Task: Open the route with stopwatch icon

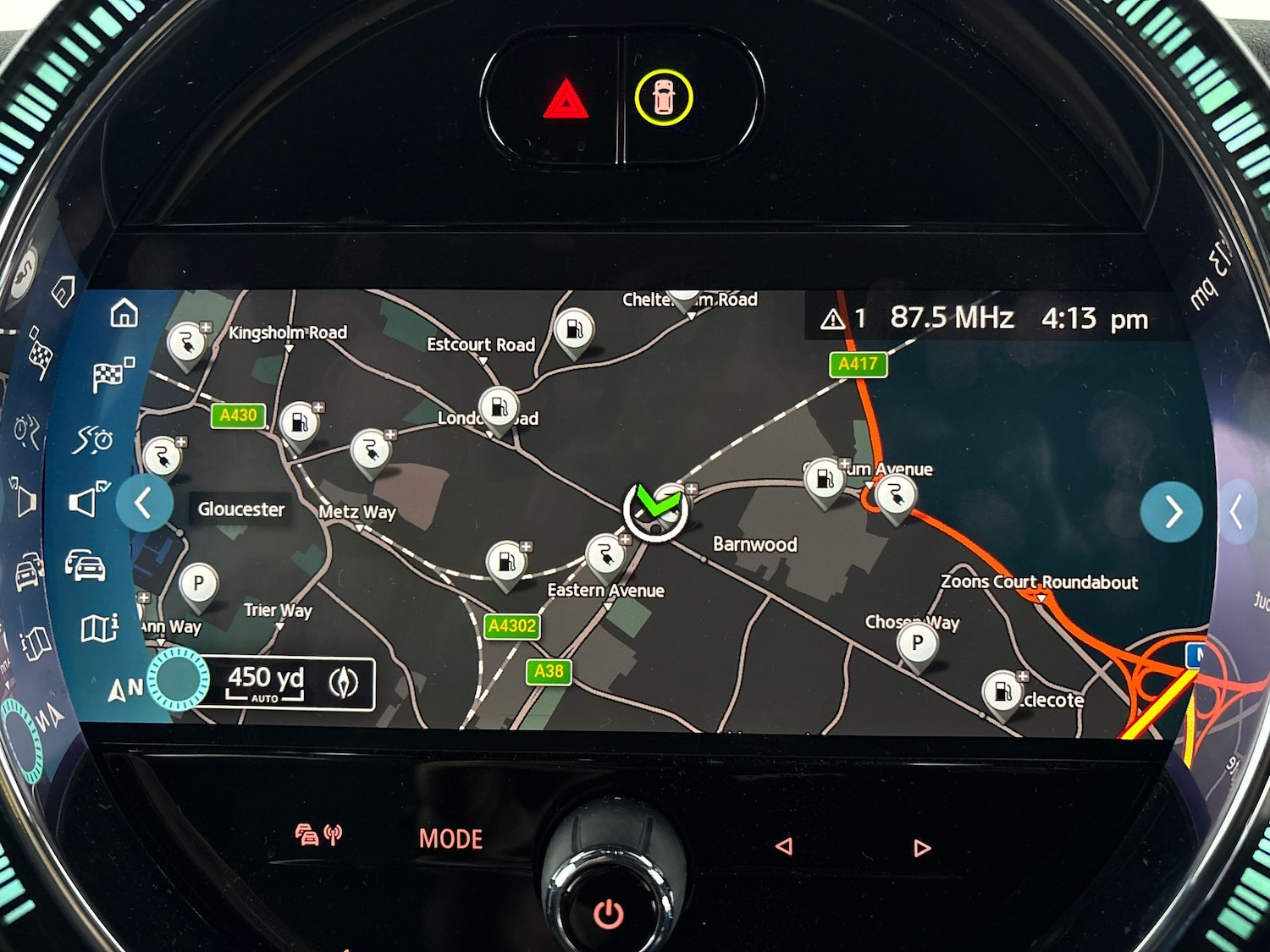Action: [93, 439]
